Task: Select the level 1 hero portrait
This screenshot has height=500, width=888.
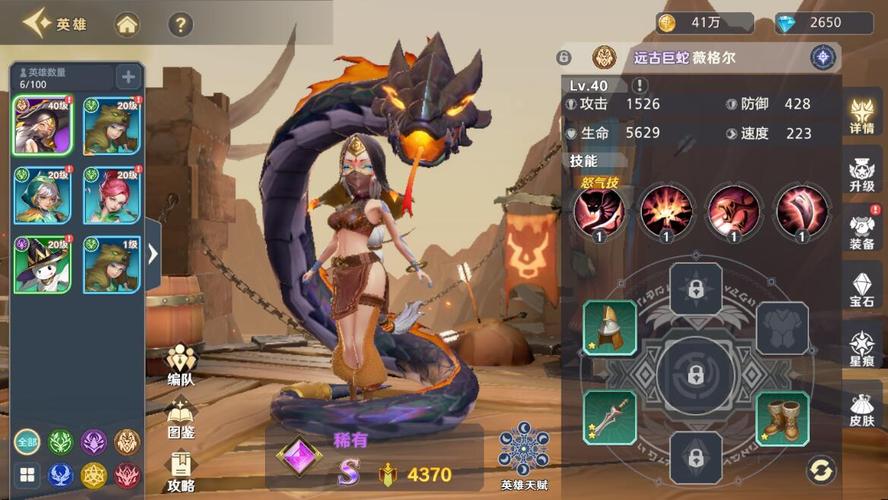Action: [x=111, y=264]
